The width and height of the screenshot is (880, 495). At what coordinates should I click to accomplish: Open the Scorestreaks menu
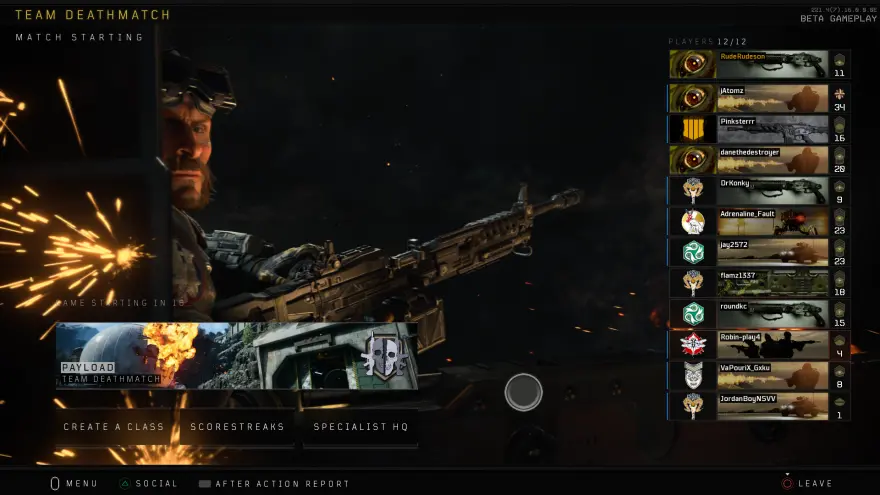(238, 427)
